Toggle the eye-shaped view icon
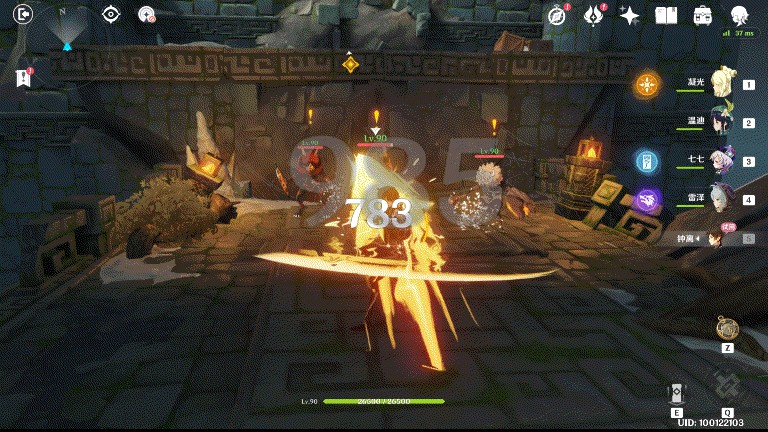768x432 pixels. click(112, 15)
